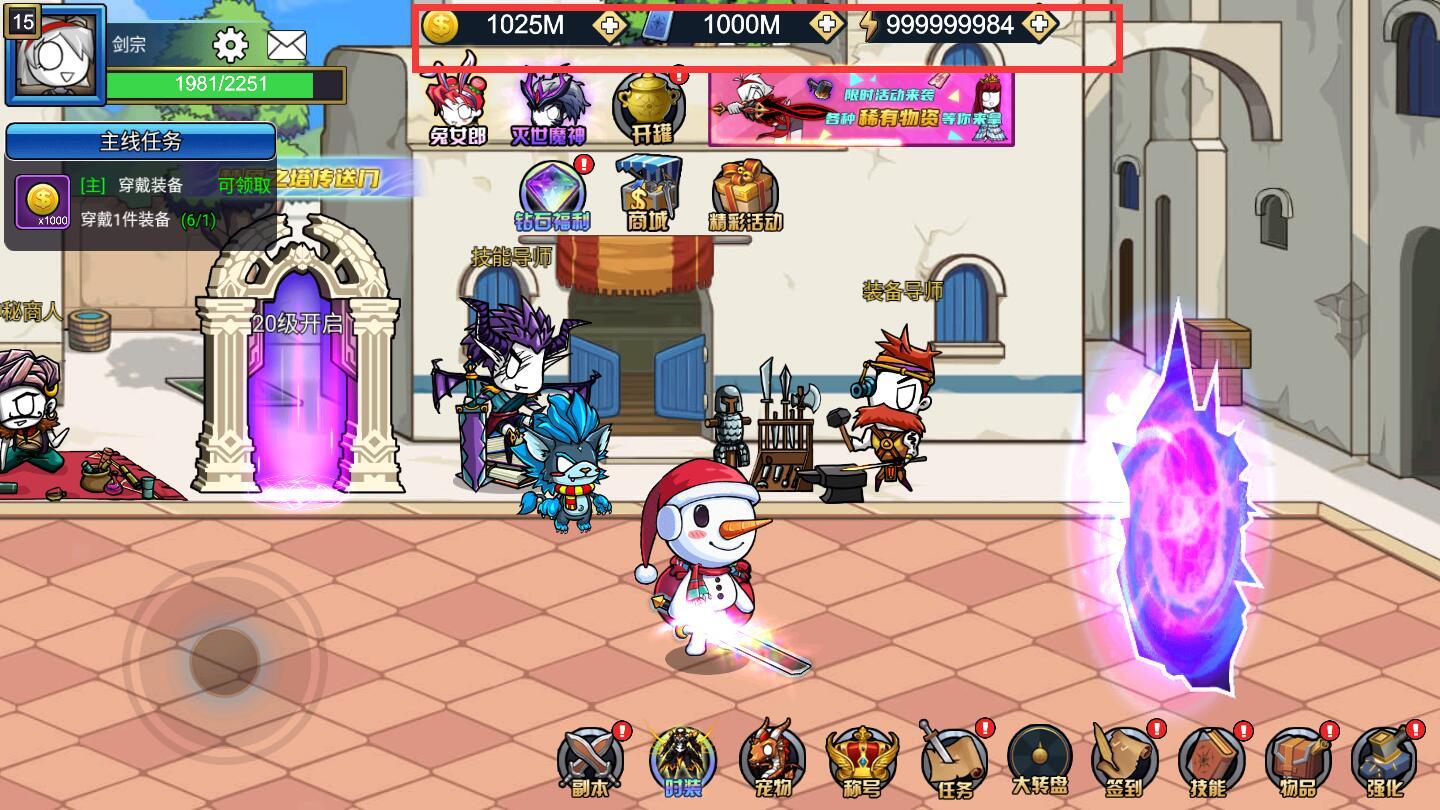1440x810 pixels.
Task: Open the 宠物 pet menu
Action: tap(771, 762)
